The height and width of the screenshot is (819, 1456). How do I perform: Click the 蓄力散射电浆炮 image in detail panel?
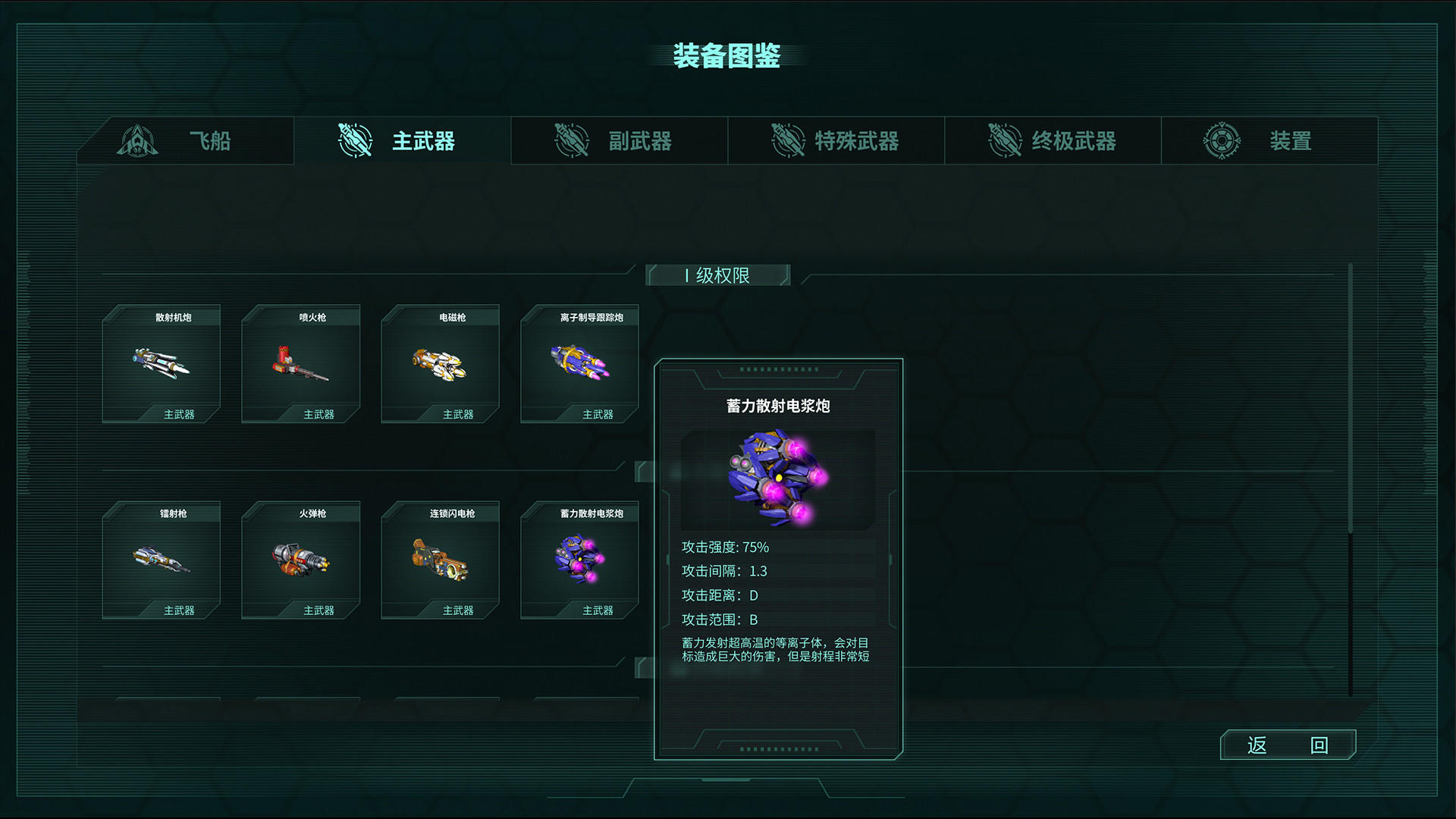[x=777, y=479]
